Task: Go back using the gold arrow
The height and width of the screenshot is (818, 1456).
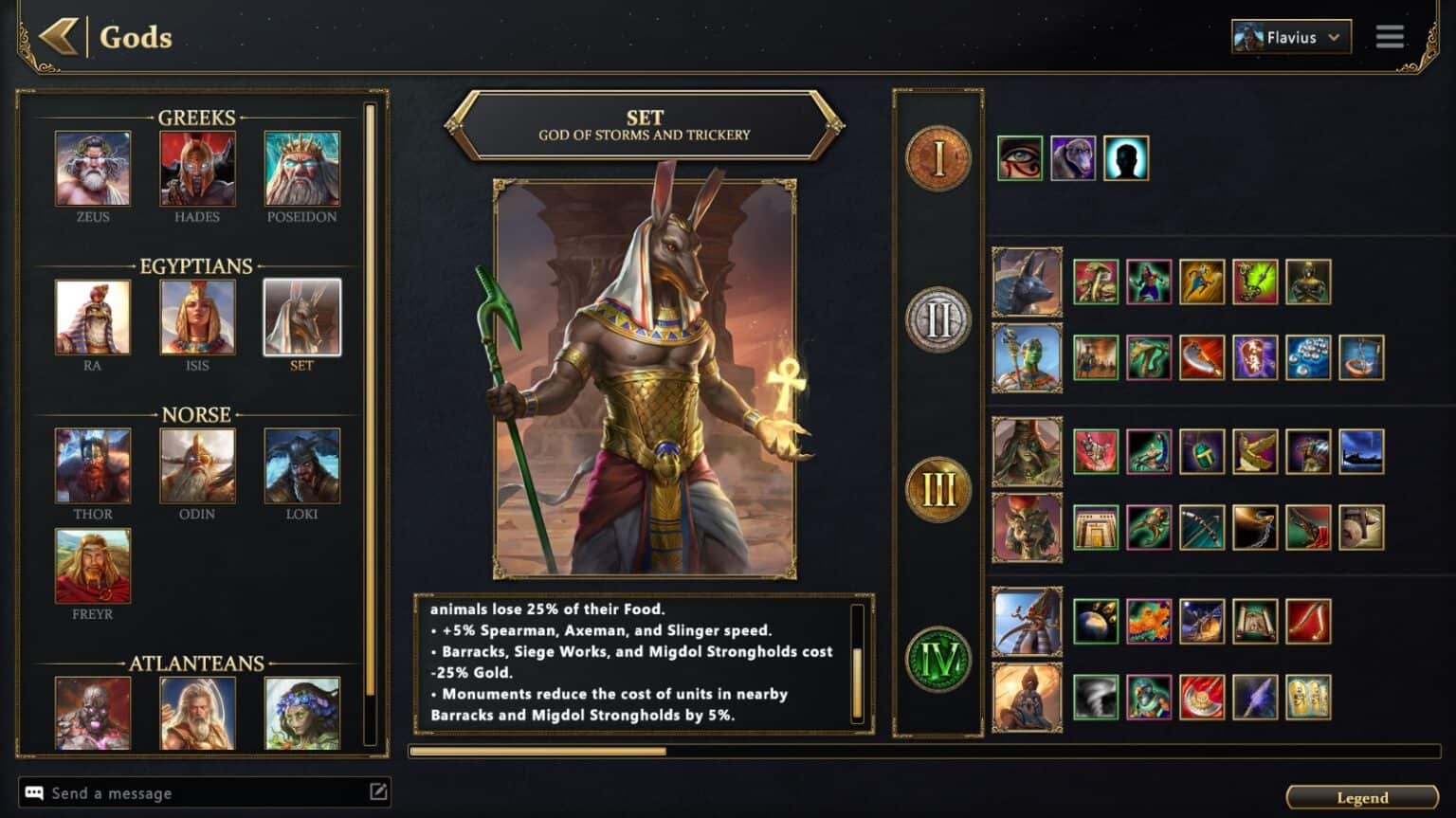Action: point(59,37)
